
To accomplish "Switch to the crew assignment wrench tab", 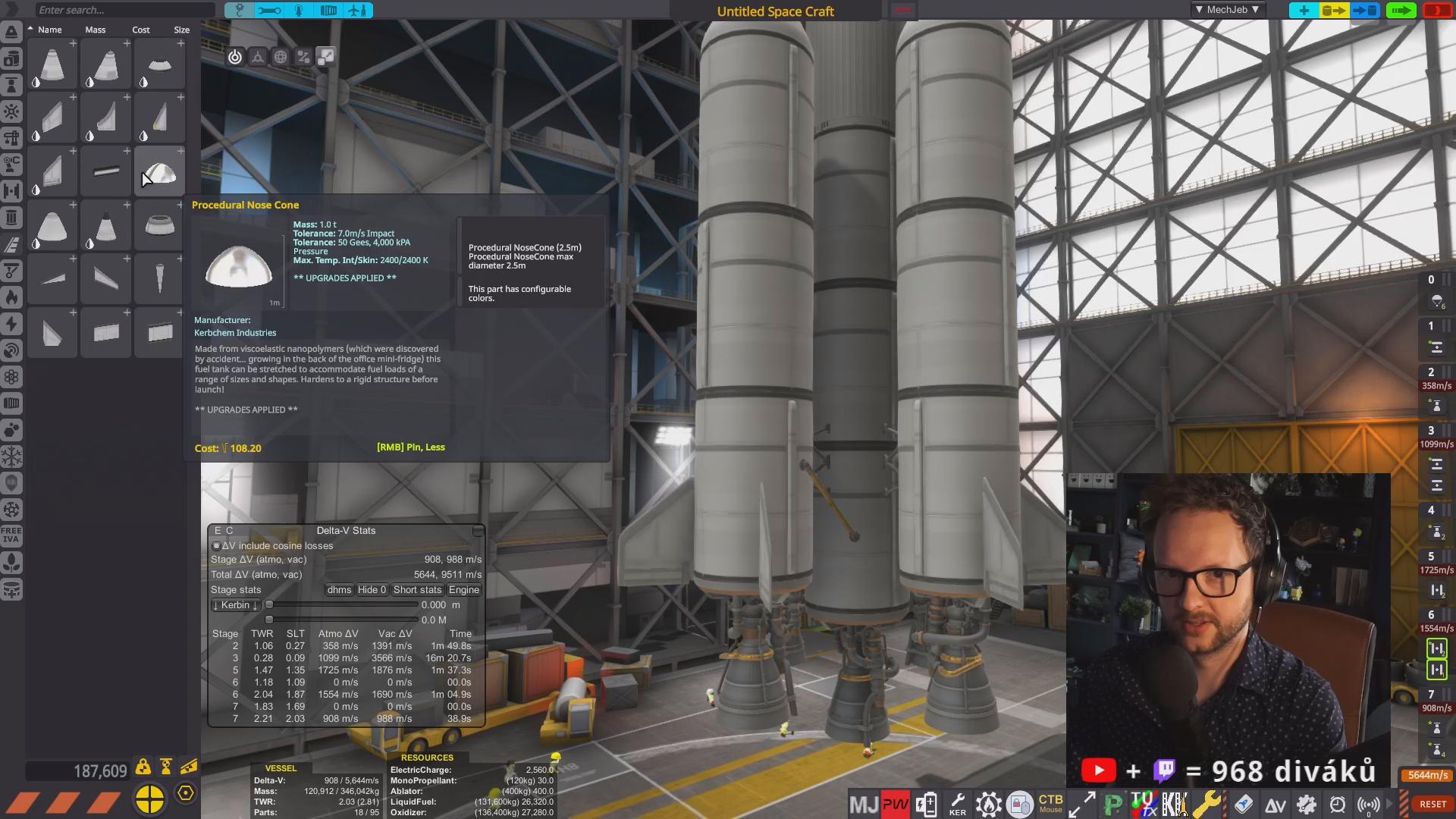I will [x=268, y=11].
